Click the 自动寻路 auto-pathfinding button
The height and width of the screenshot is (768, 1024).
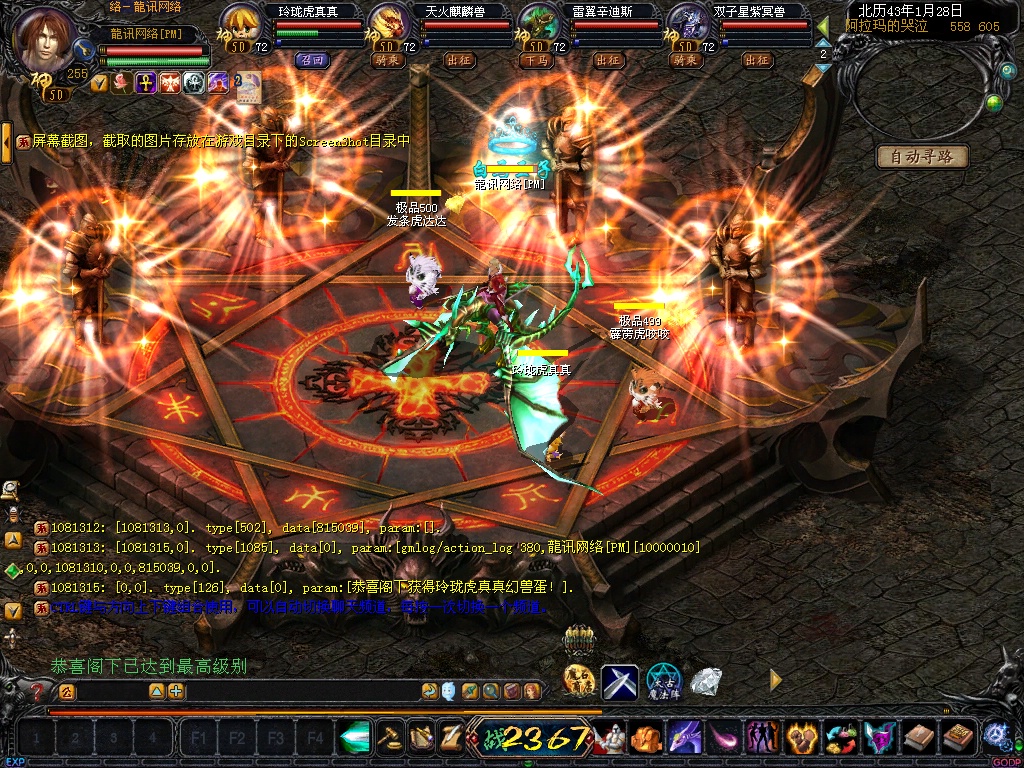[922, 157]
